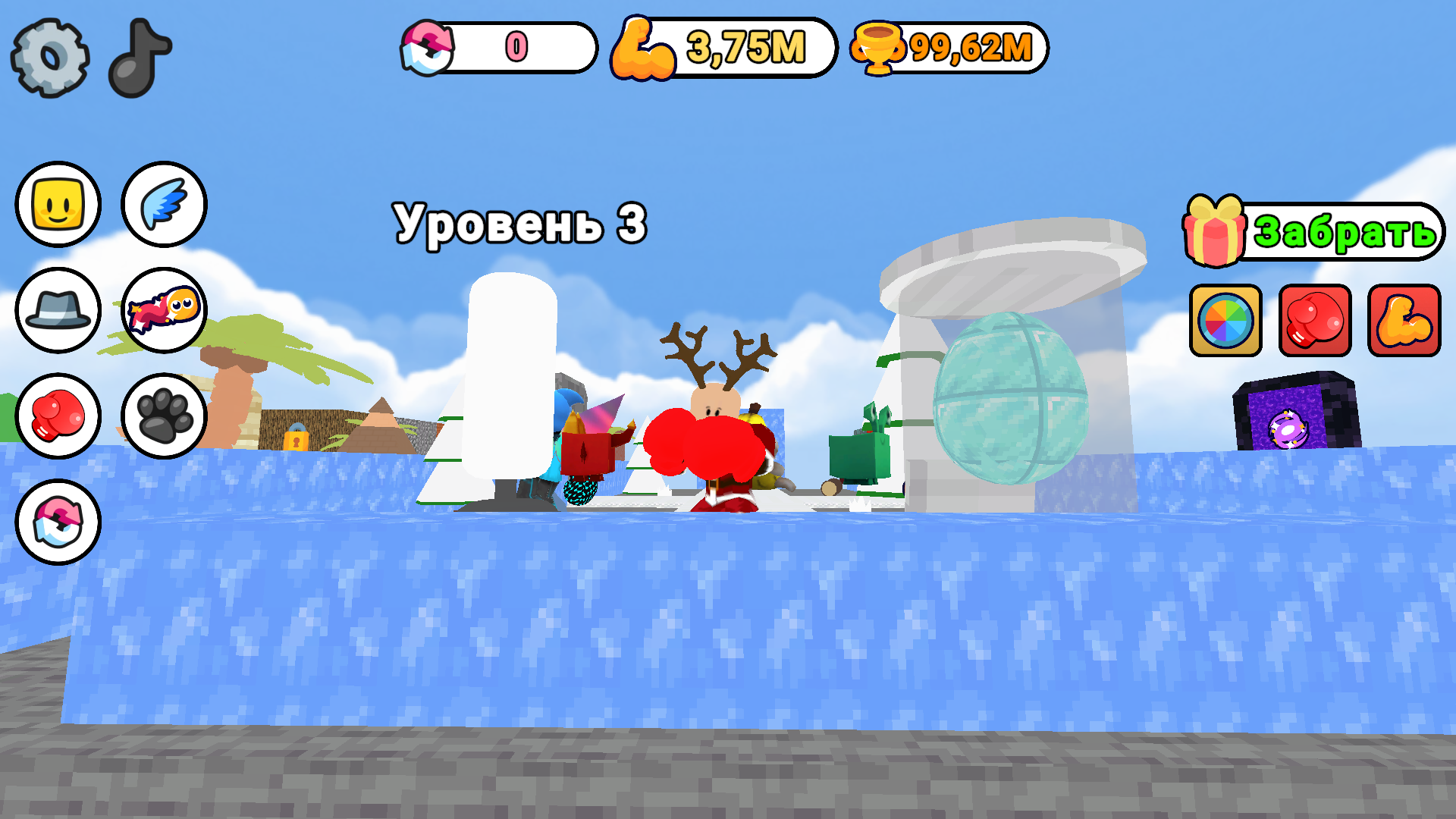The height and width of the screenshot is (819, 1456).
Task: Open the rainbow spinner wheel icon
Action: 1225,322
